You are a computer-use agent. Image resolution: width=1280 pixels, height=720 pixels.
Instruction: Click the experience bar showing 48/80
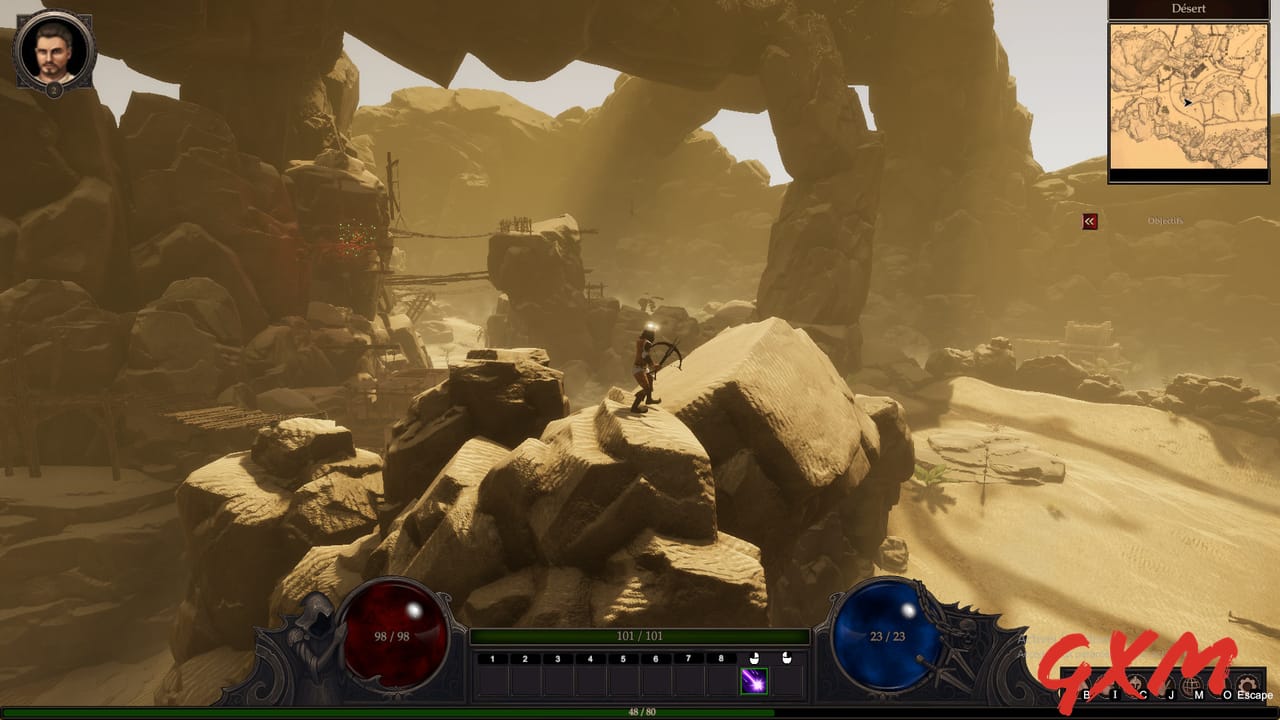[640, 714]
